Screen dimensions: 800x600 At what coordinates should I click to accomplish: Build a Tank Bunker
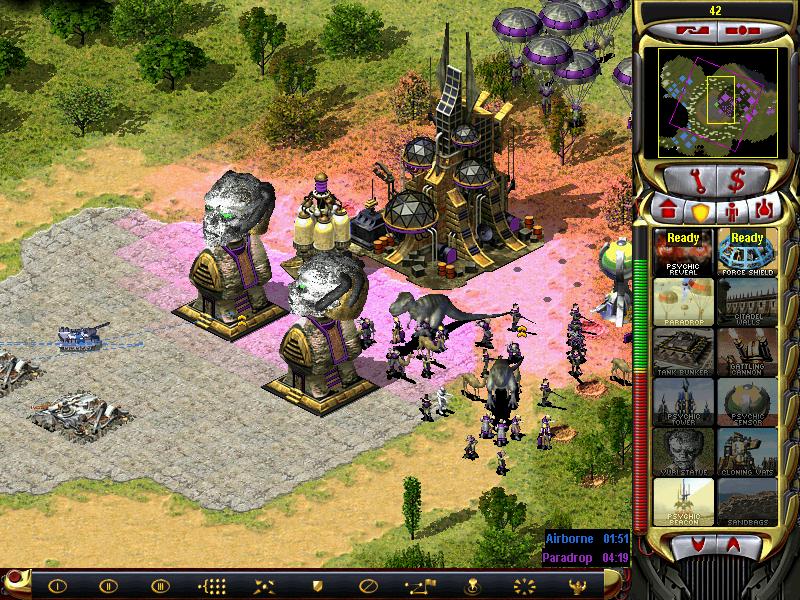click(683, 352)
